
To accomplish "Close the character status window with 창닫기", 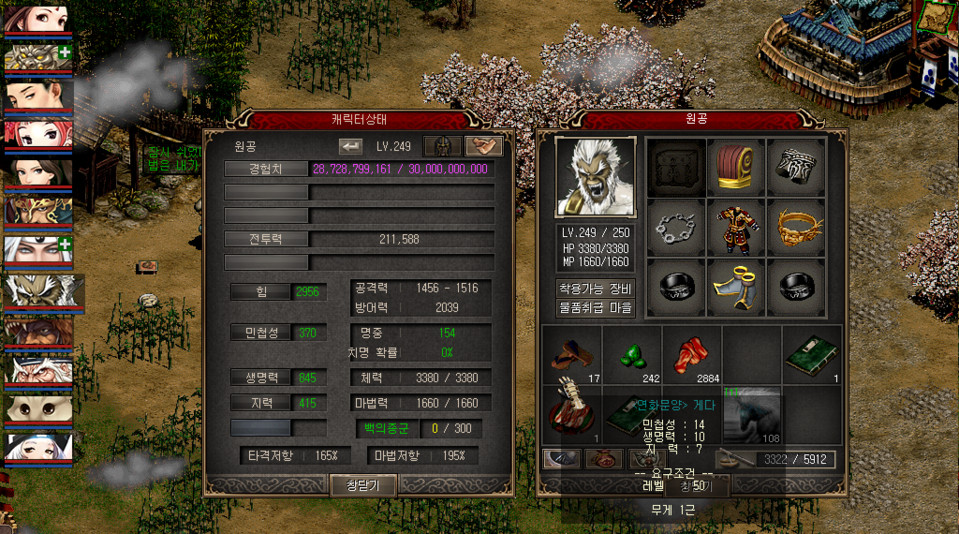I will pyautogui.click(x=364, y=485).
